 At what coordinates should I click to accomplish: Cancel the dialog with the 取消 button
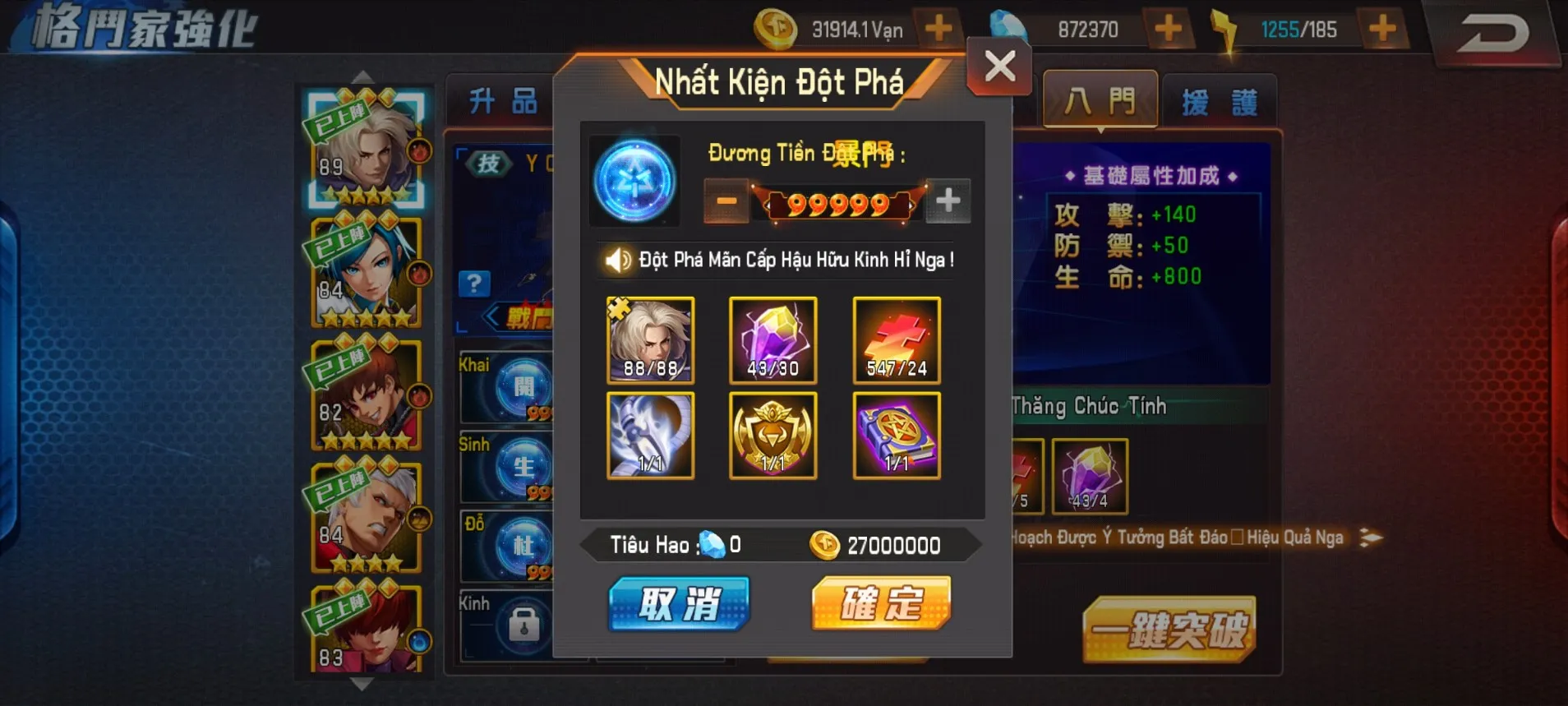(677, 603)
